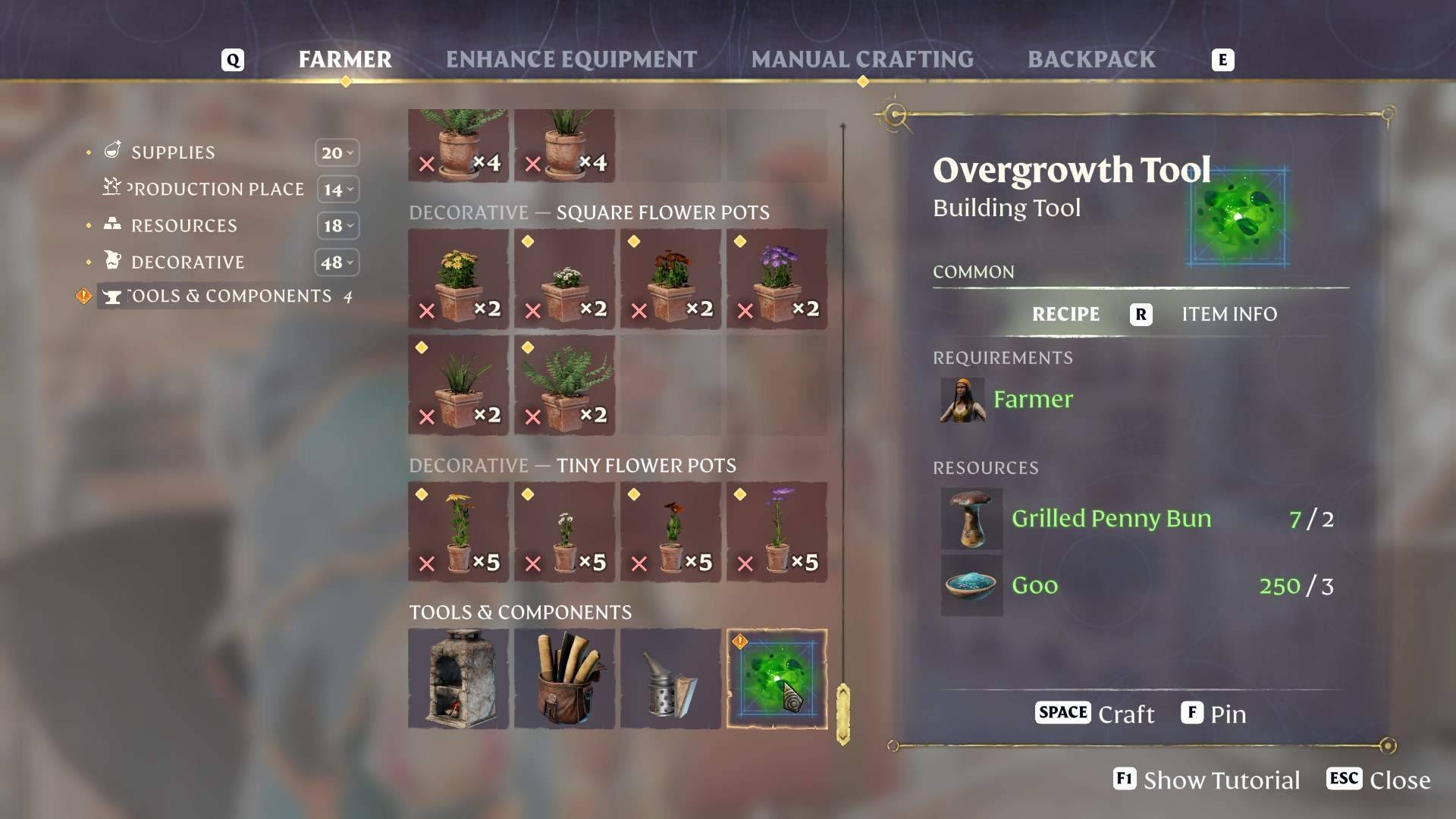Viewport: 1456px width, 819px height.
Task: Select the Overgrowth Tool icon
Action: [x=777, y=677]
